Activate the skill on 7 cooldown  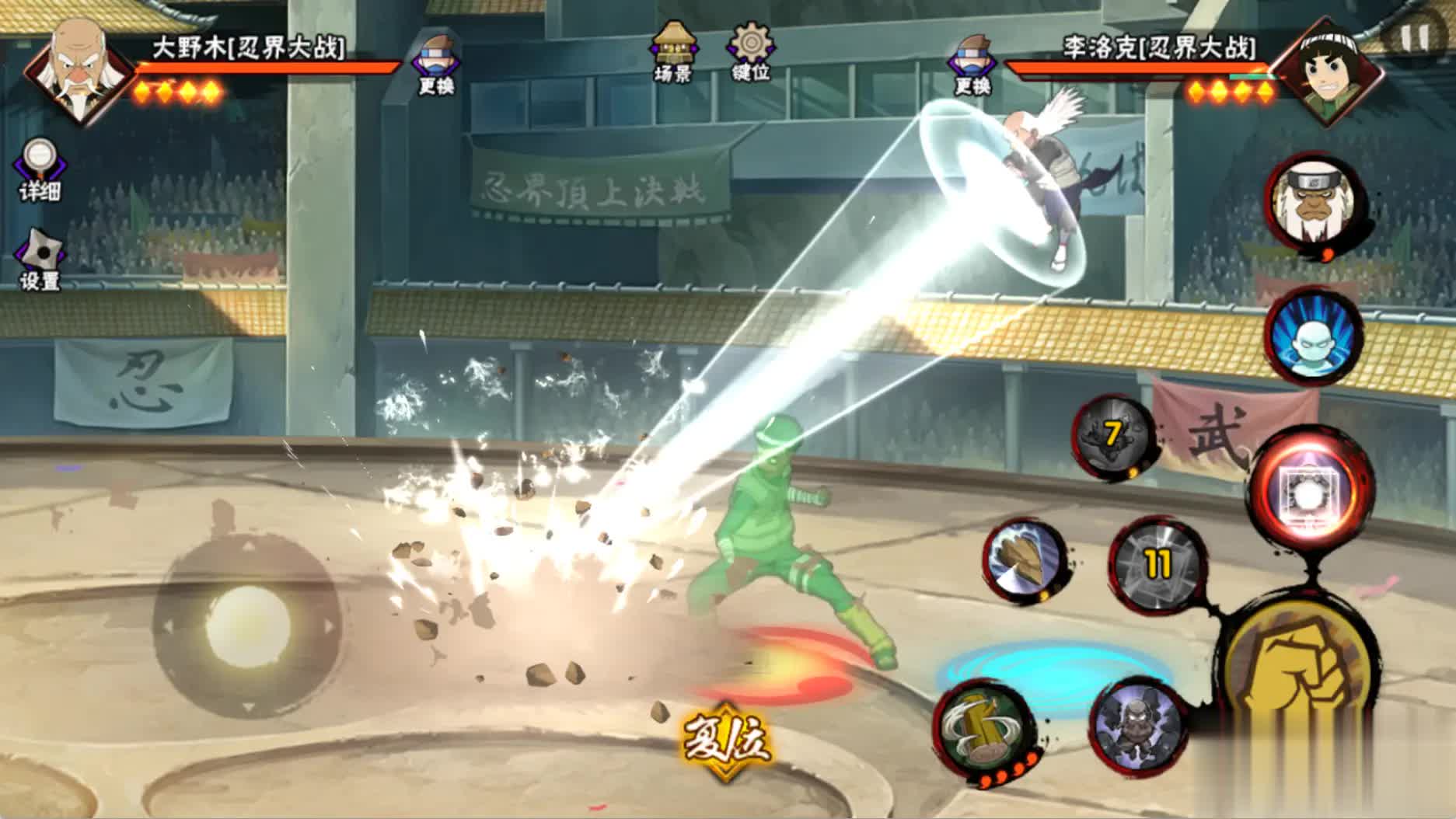(1112, 436)
